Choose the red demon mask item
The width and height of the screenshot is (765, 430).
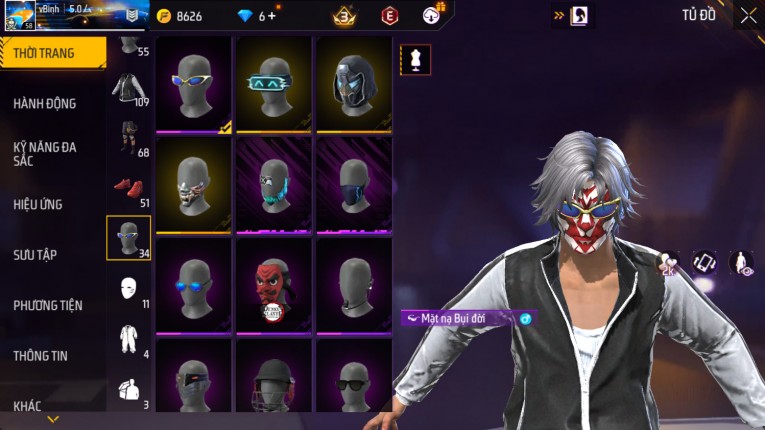click(x=274, y=284)
